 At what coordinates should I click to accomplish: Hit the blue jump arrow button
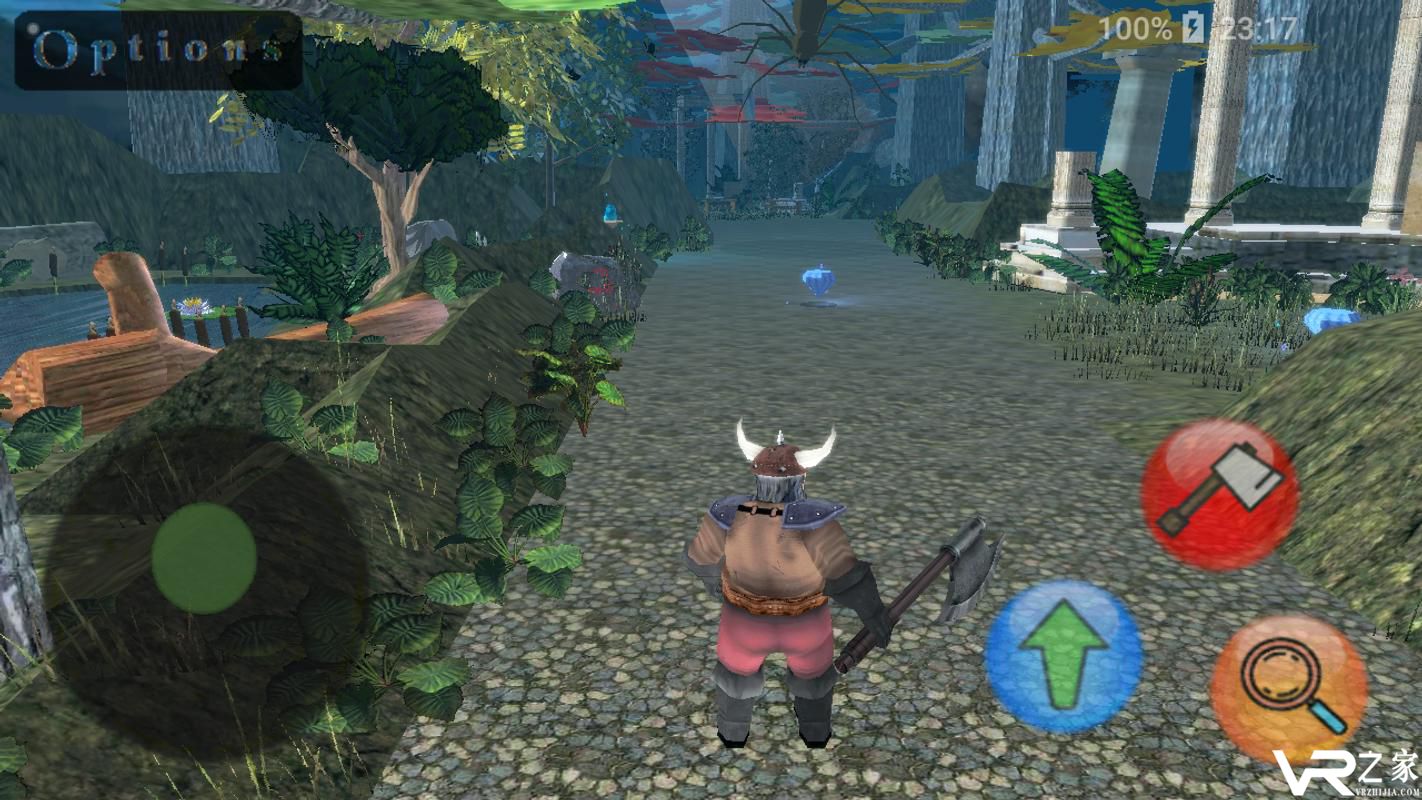1063,657
